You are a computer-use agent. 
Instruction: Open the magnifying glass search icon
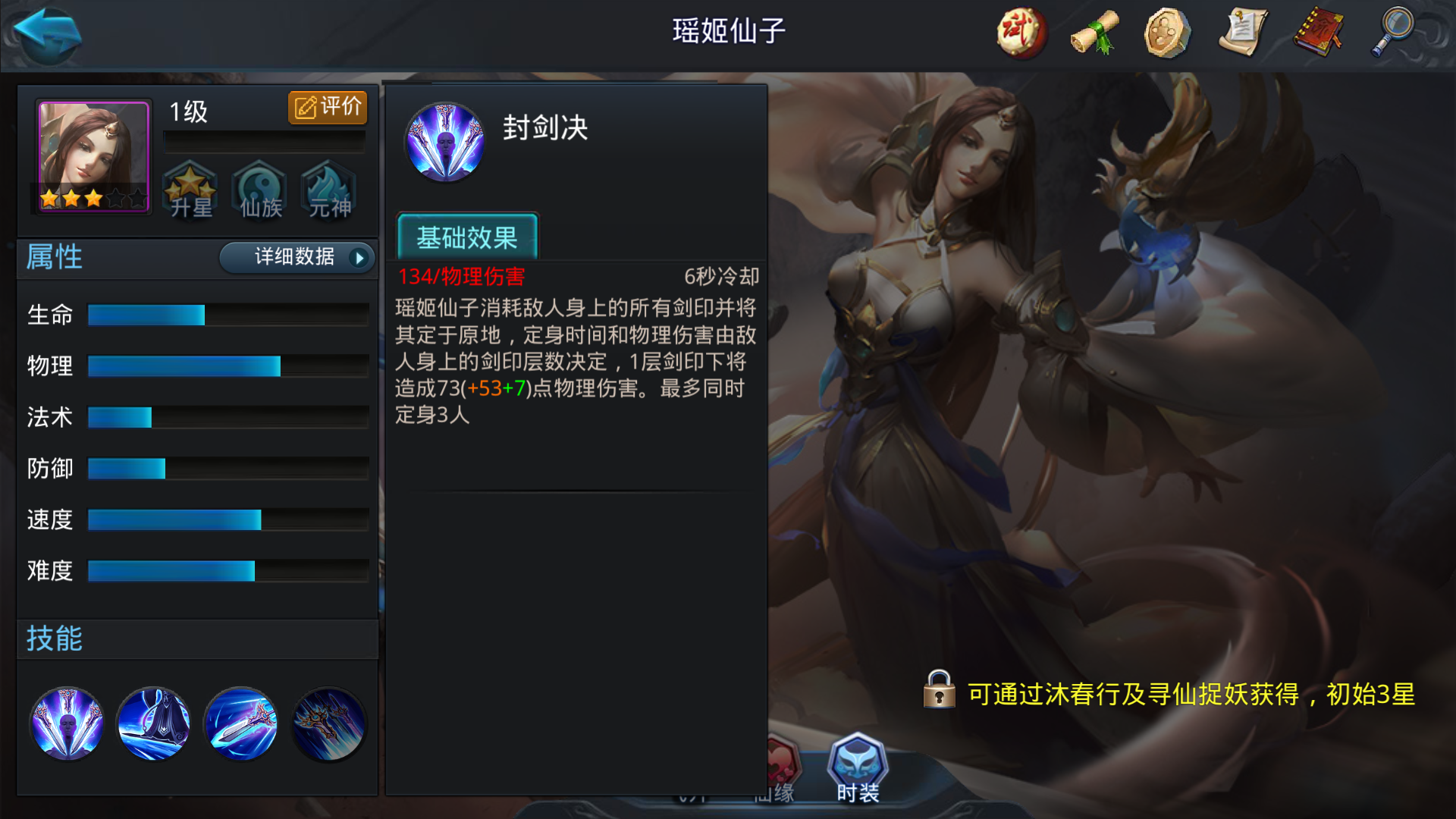click(x=1392, y=32)
